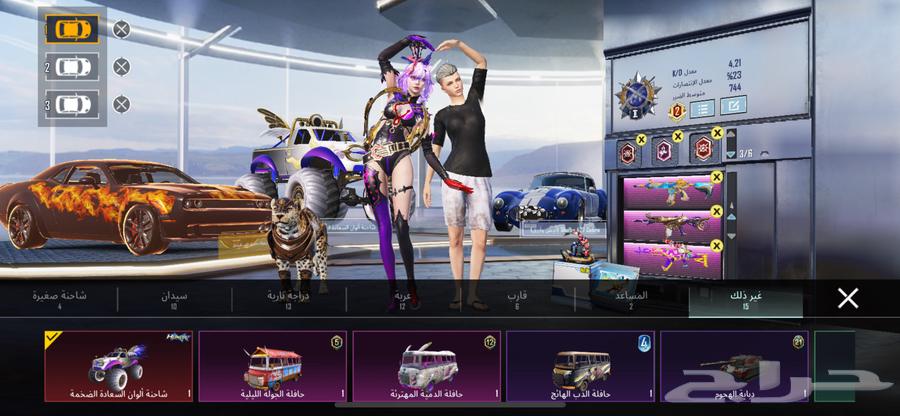Select the عربة category tab
The image size is (900, 416).
403,300
